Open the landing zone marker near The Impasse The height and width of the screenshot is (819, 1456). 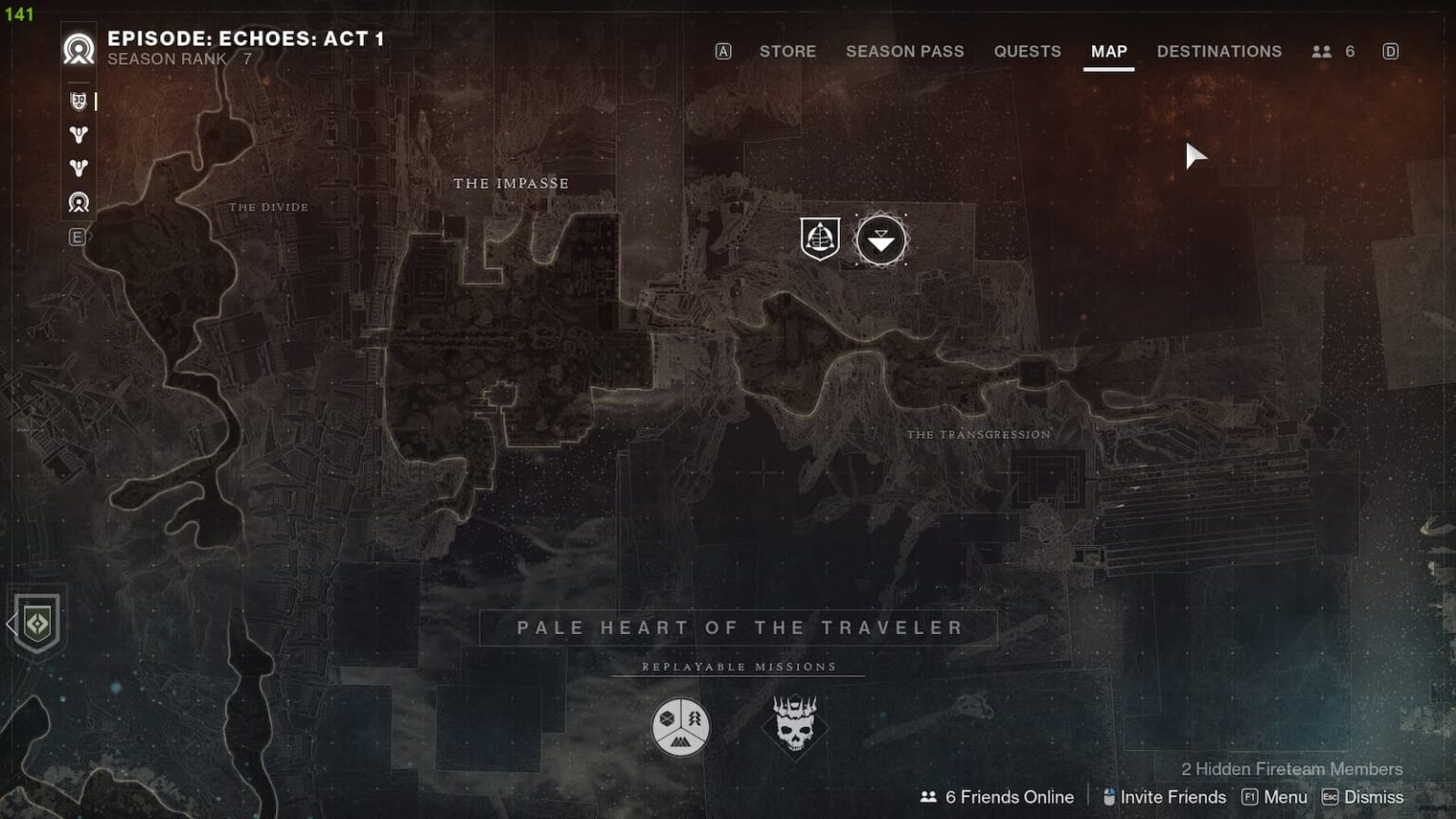[880, 240]
